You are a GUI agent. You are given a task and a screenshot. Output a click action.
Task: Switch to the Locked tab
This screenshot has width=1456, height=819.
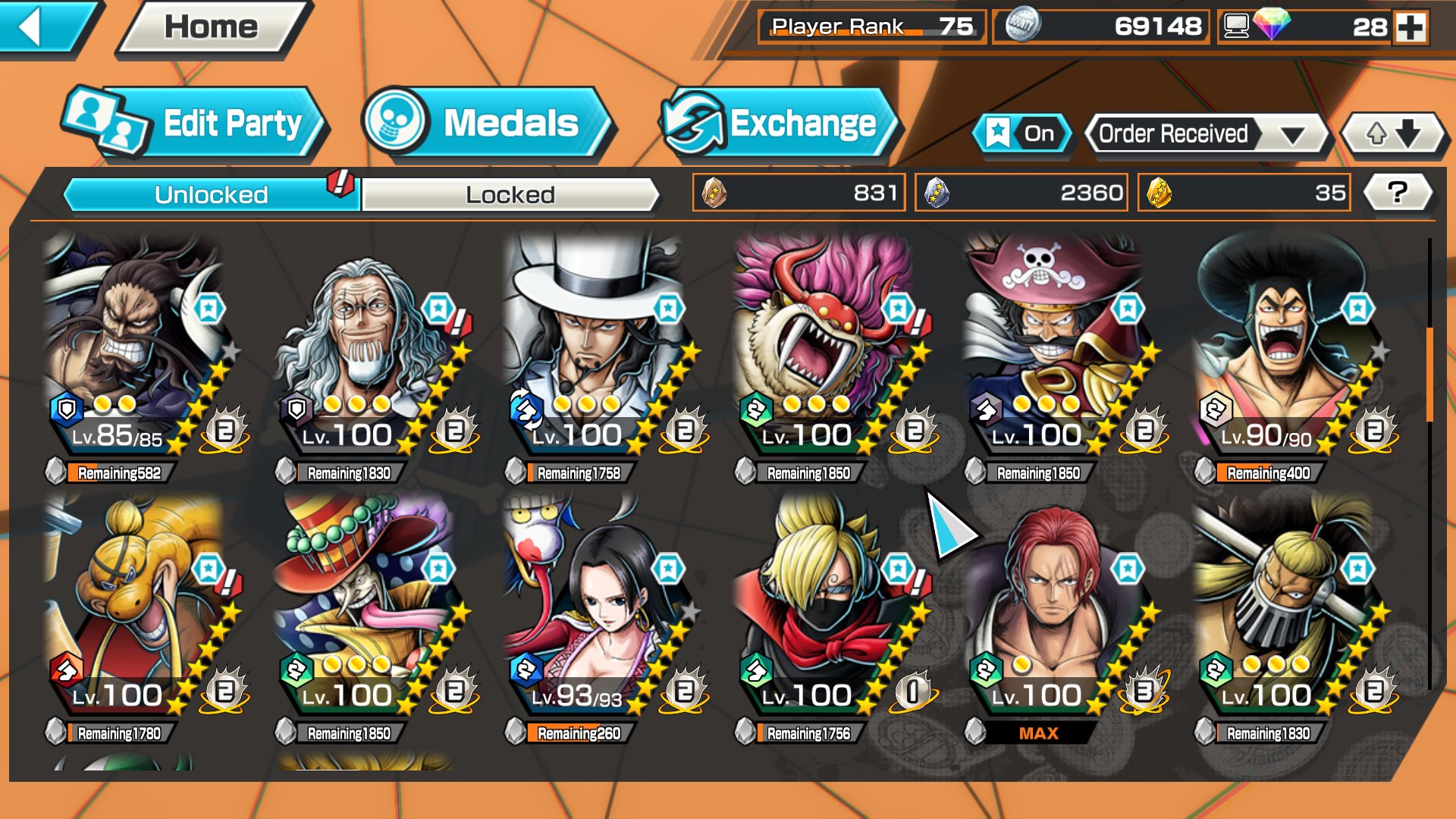tap(510, 195)
